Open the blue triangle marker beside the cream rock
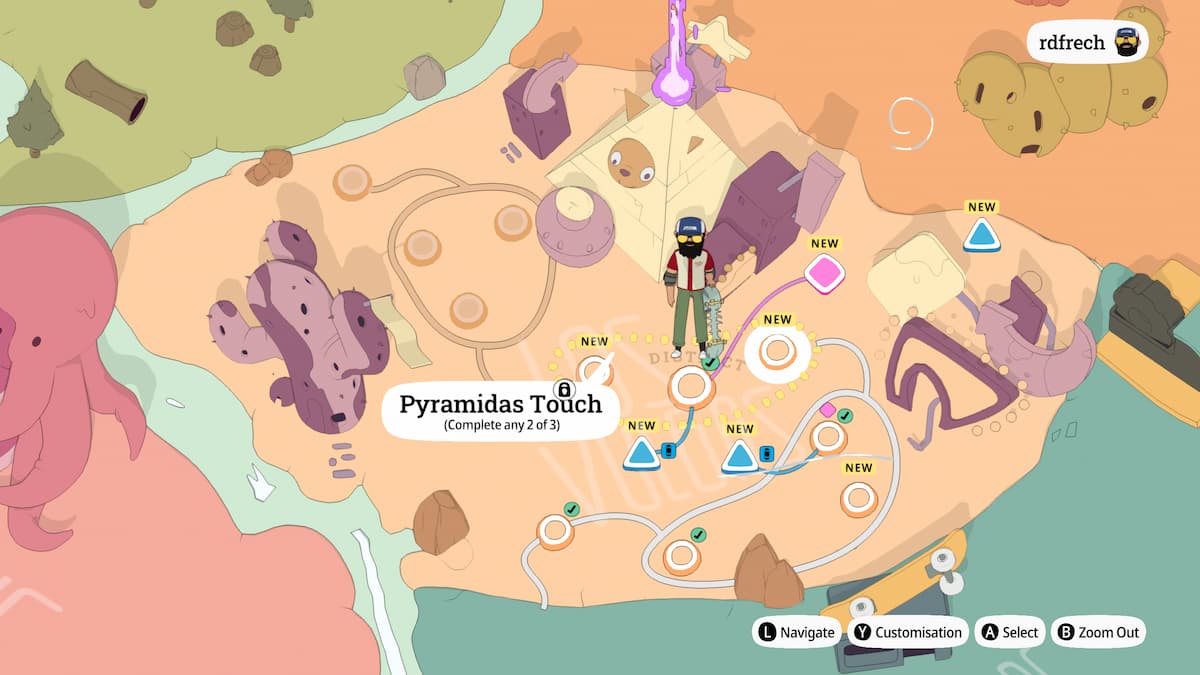 coord(981,236)
